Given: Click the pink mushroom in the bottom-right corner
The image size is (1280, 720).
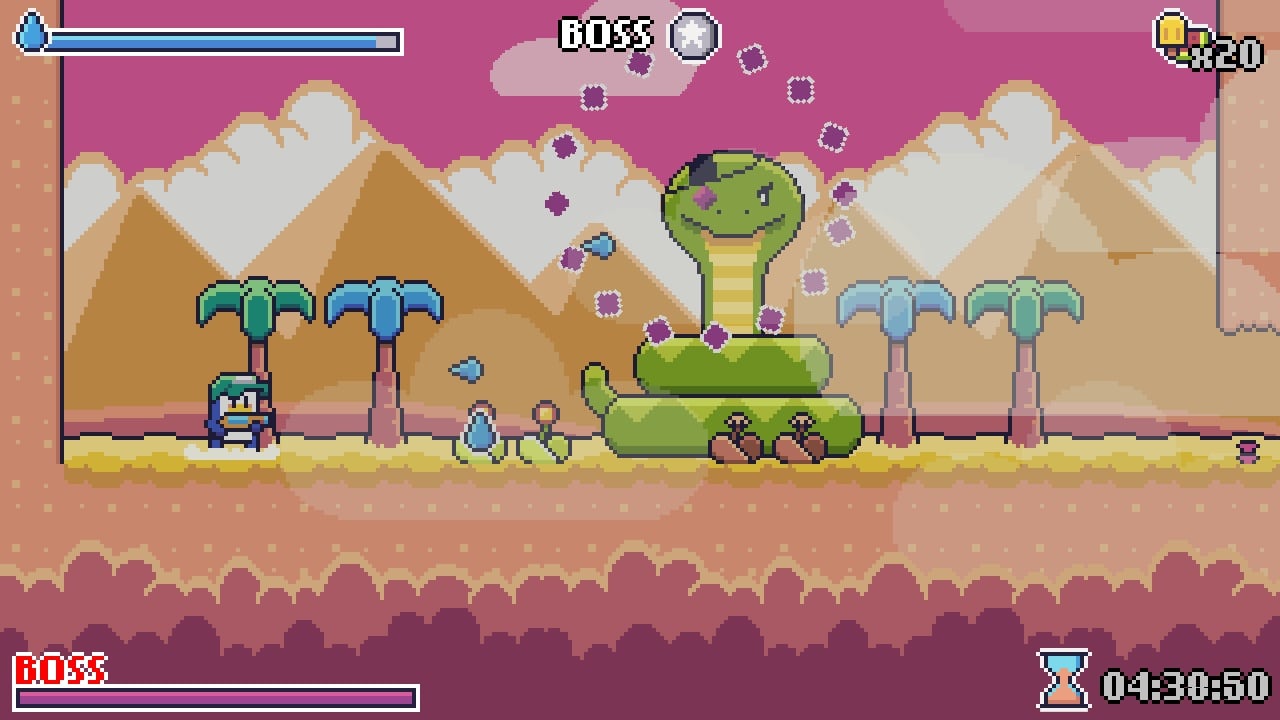Looking at the screenshot, I should coord(1246,452).
